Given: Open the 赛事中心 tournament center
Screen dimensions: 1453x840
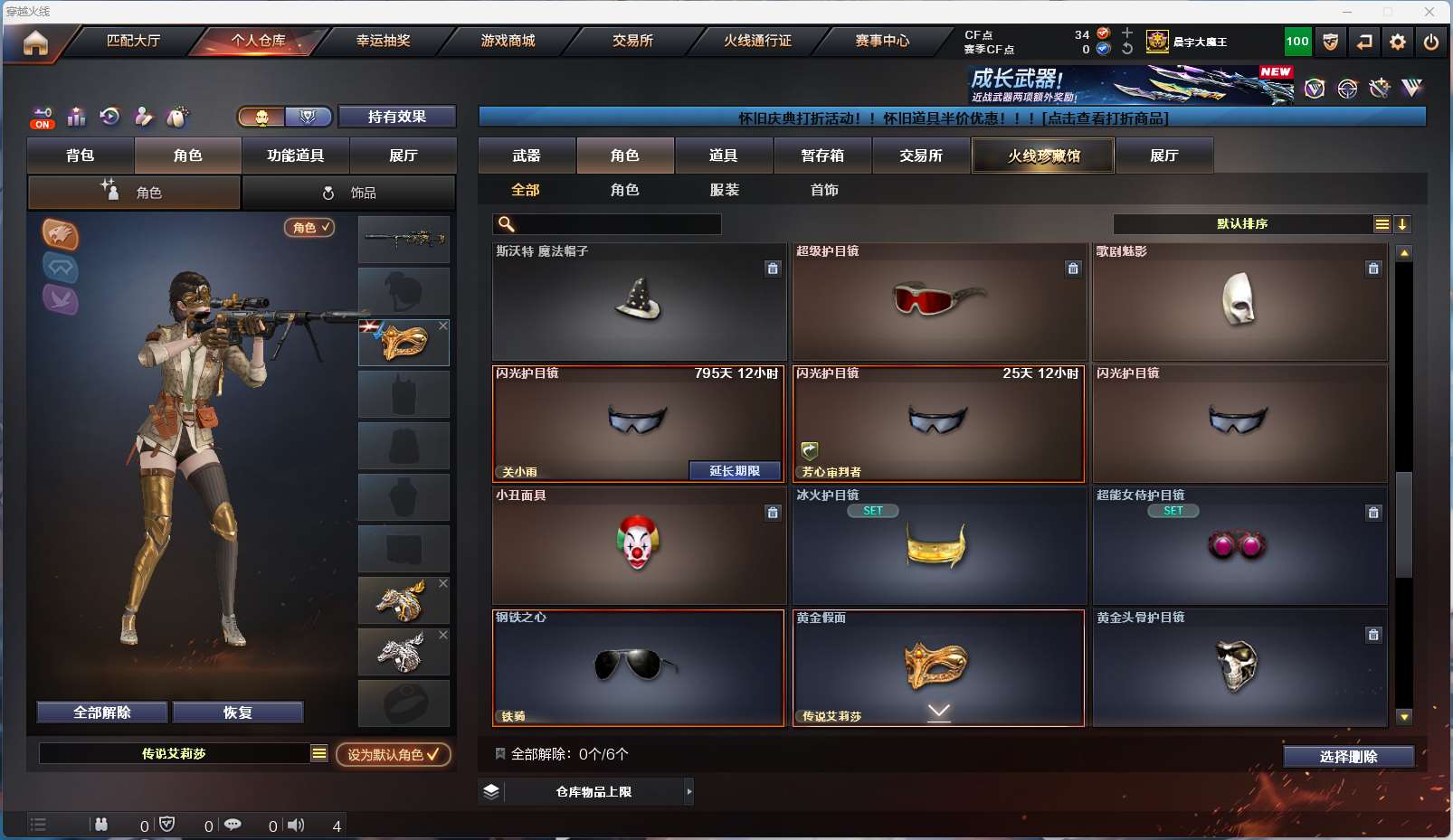Looking at the screenshot, I should point(882,41).
